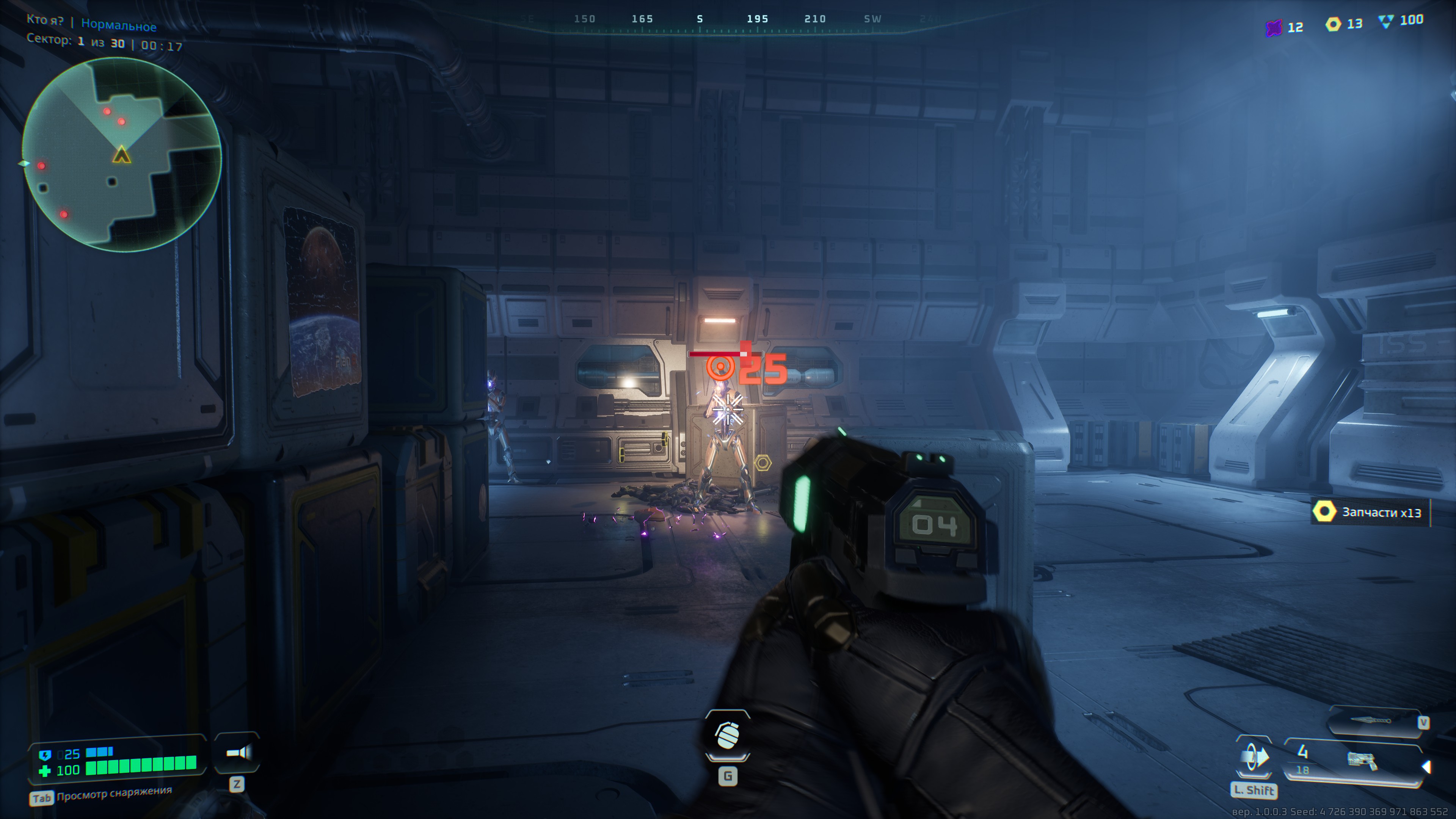This screenshot has height=819, width=1456.
Task: Click the compass heading strip
Action: click(x=728, y=20)
